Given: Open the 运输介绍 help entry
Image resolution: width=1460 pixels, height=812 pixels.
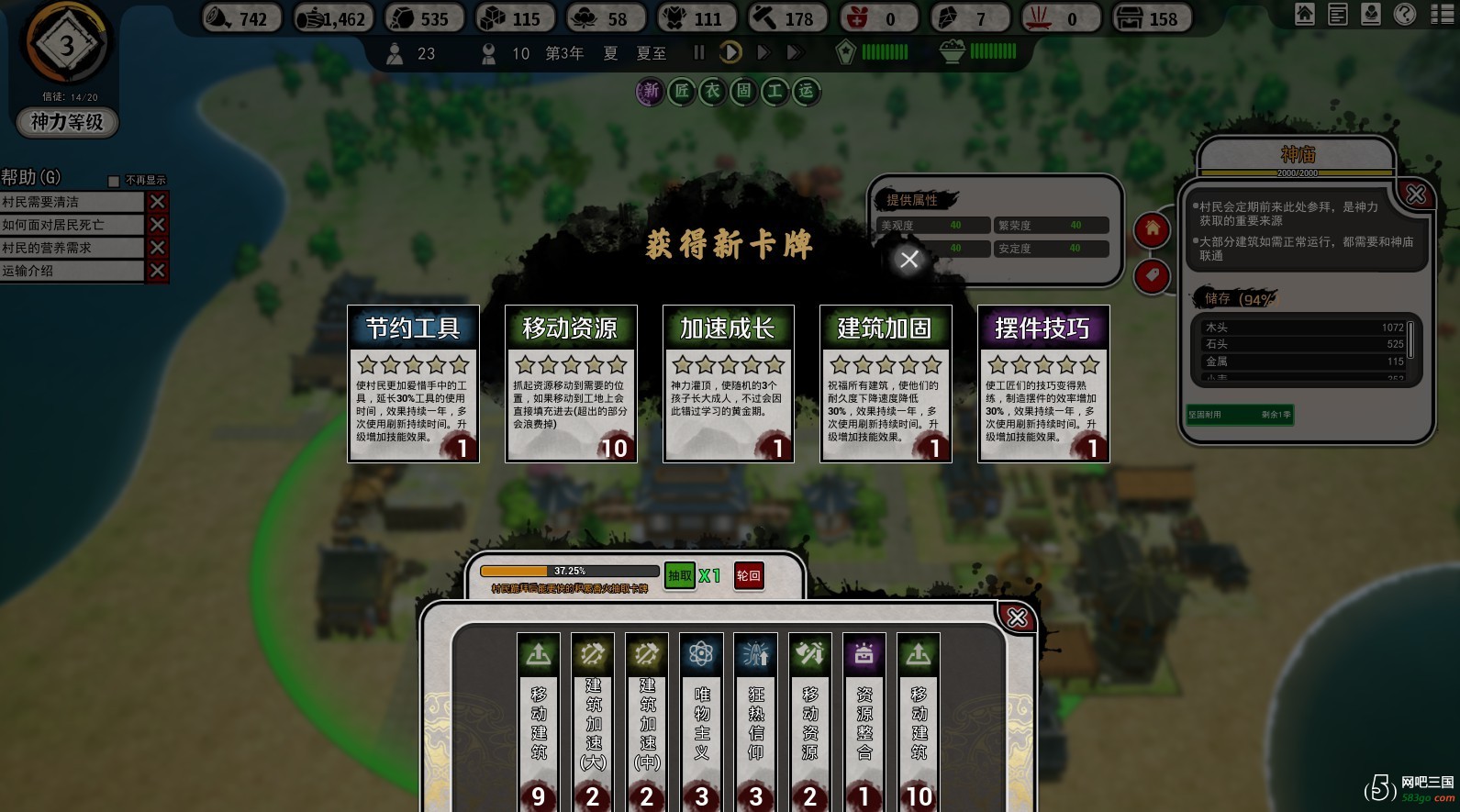Looking at the screenshot, I should pyautogui.click(x=72, y=271).
